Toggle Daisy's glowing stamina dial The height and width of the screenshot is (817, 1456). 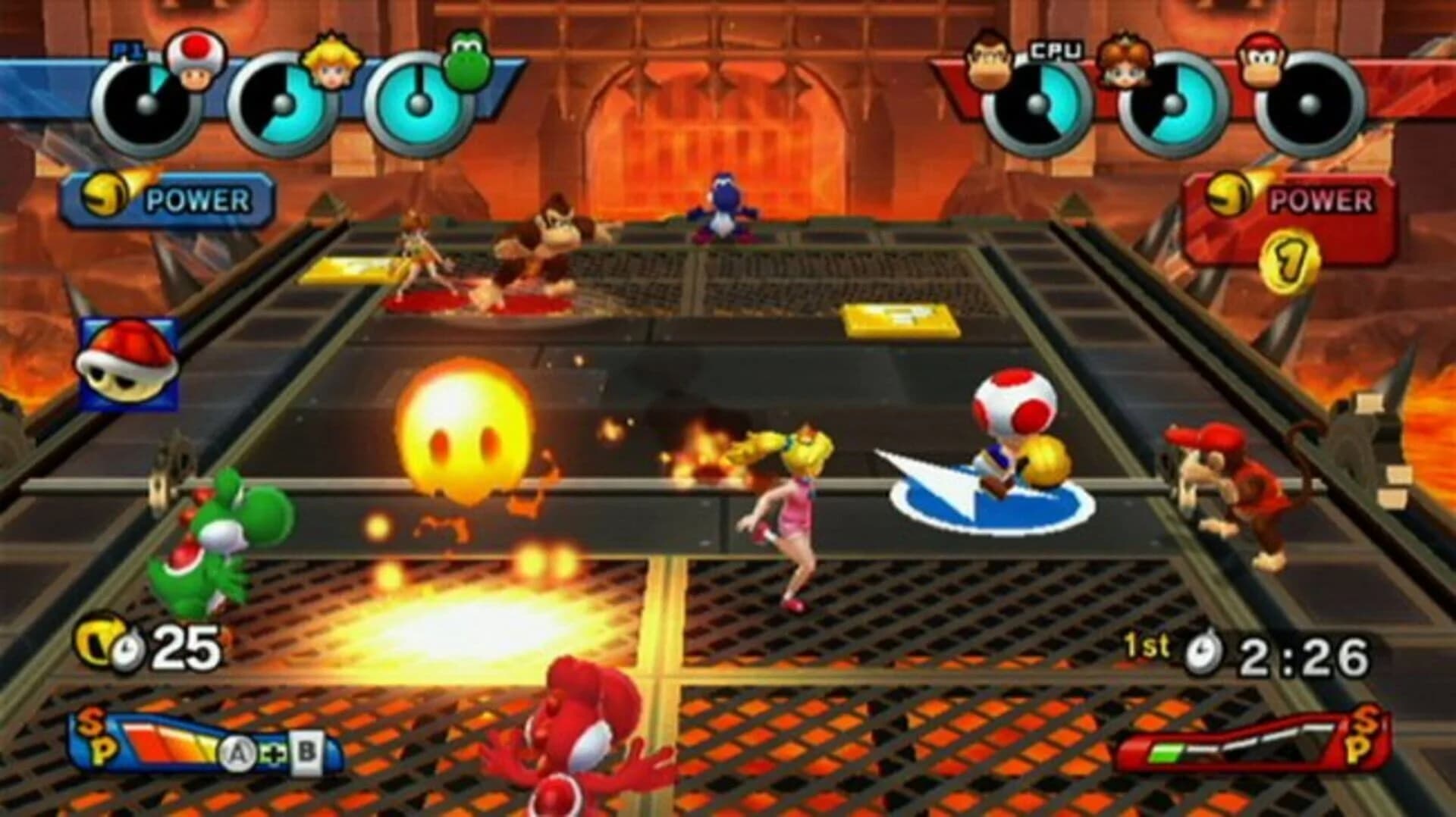tap(1175, 102)
